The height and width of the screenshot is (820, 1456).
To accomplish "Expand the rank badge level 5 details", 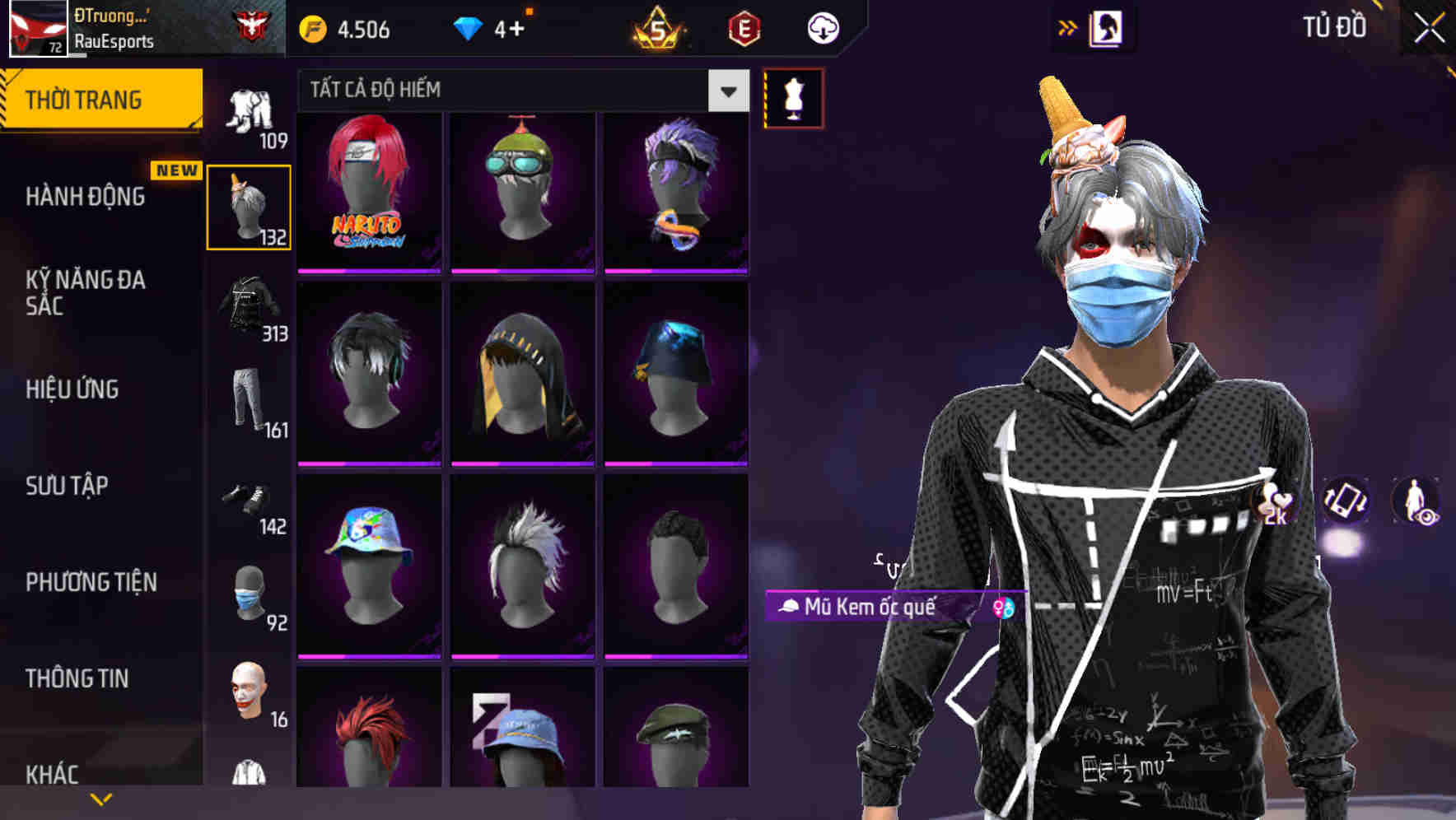I will tap(655, 27).
